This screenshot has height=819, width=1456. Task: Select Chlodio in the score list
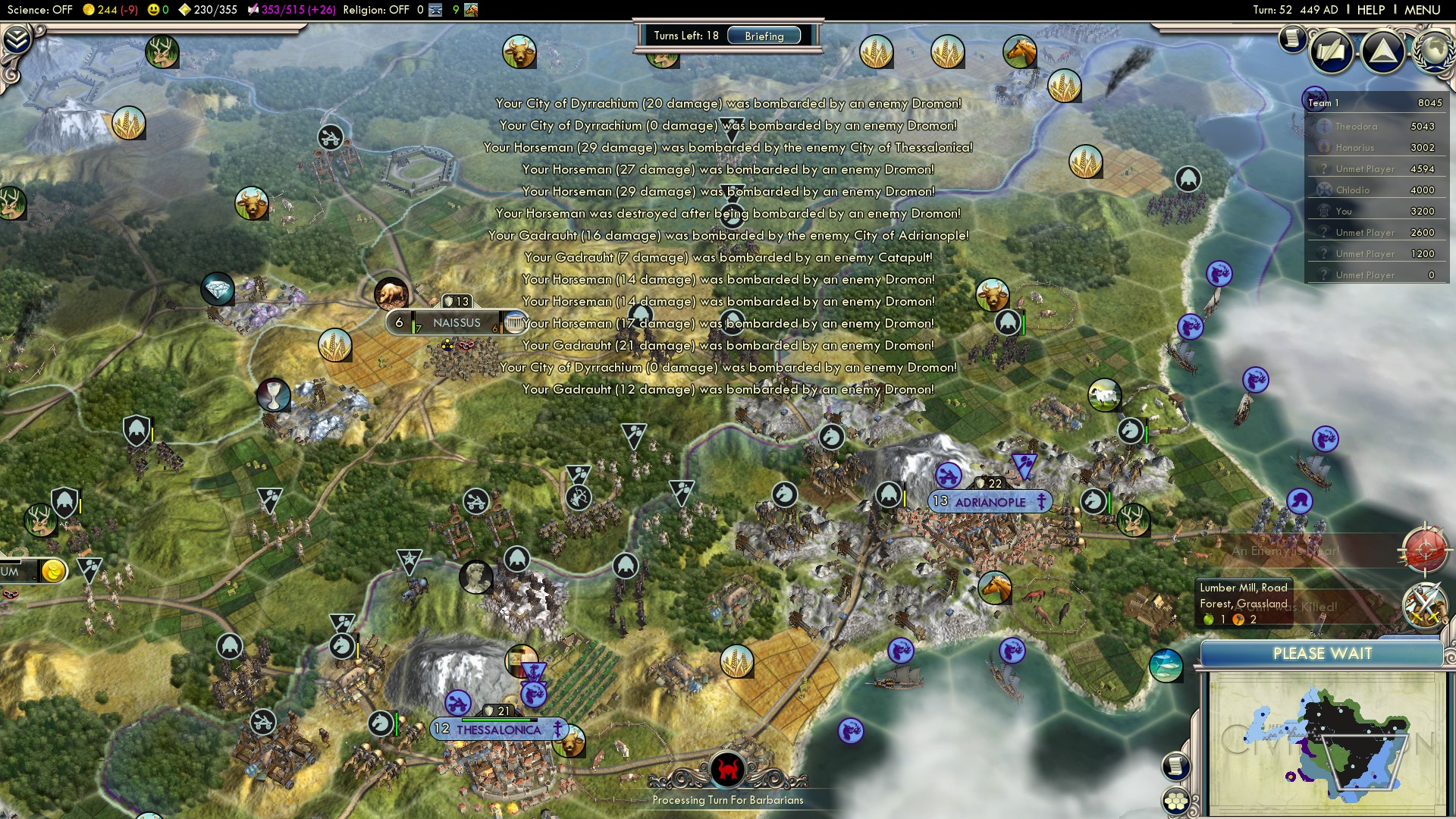[x=1353, y=190]
